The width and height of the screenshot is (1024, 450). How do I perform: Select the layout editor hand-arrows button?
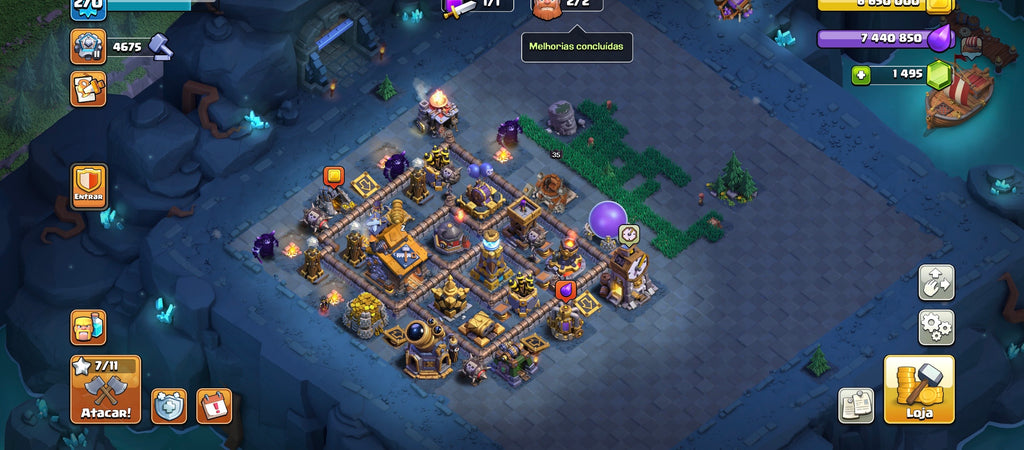[x=937, y=282]
